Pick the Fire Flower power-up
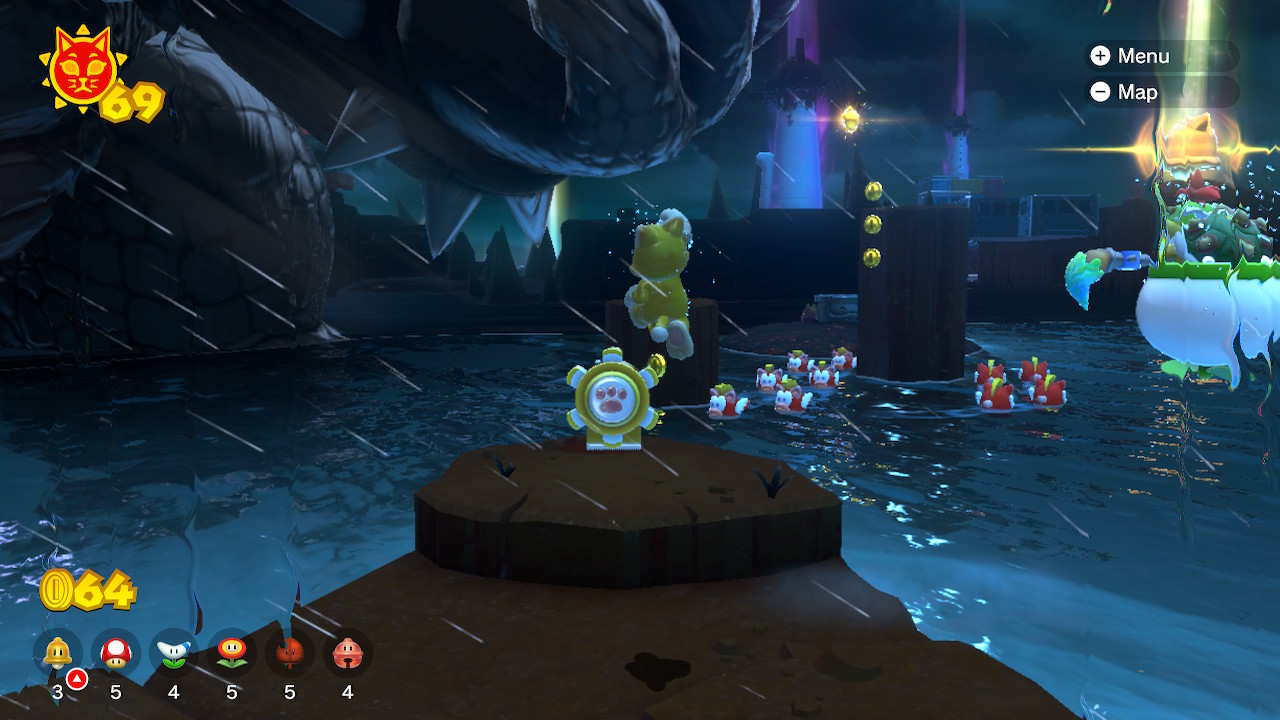The height and width of the screenshot is (720, 1280). [x=232, y=654]
